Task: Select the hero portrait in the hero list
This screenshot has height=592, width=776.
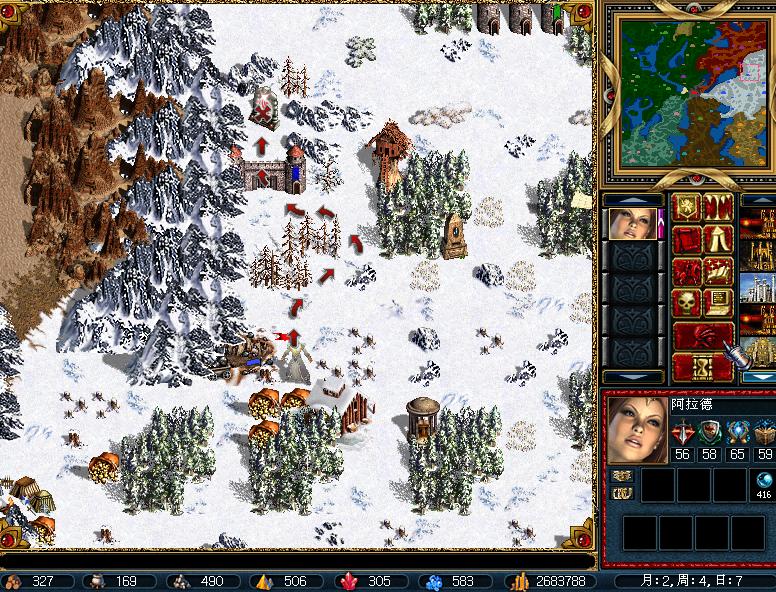Action: click(x=633, y=224)
